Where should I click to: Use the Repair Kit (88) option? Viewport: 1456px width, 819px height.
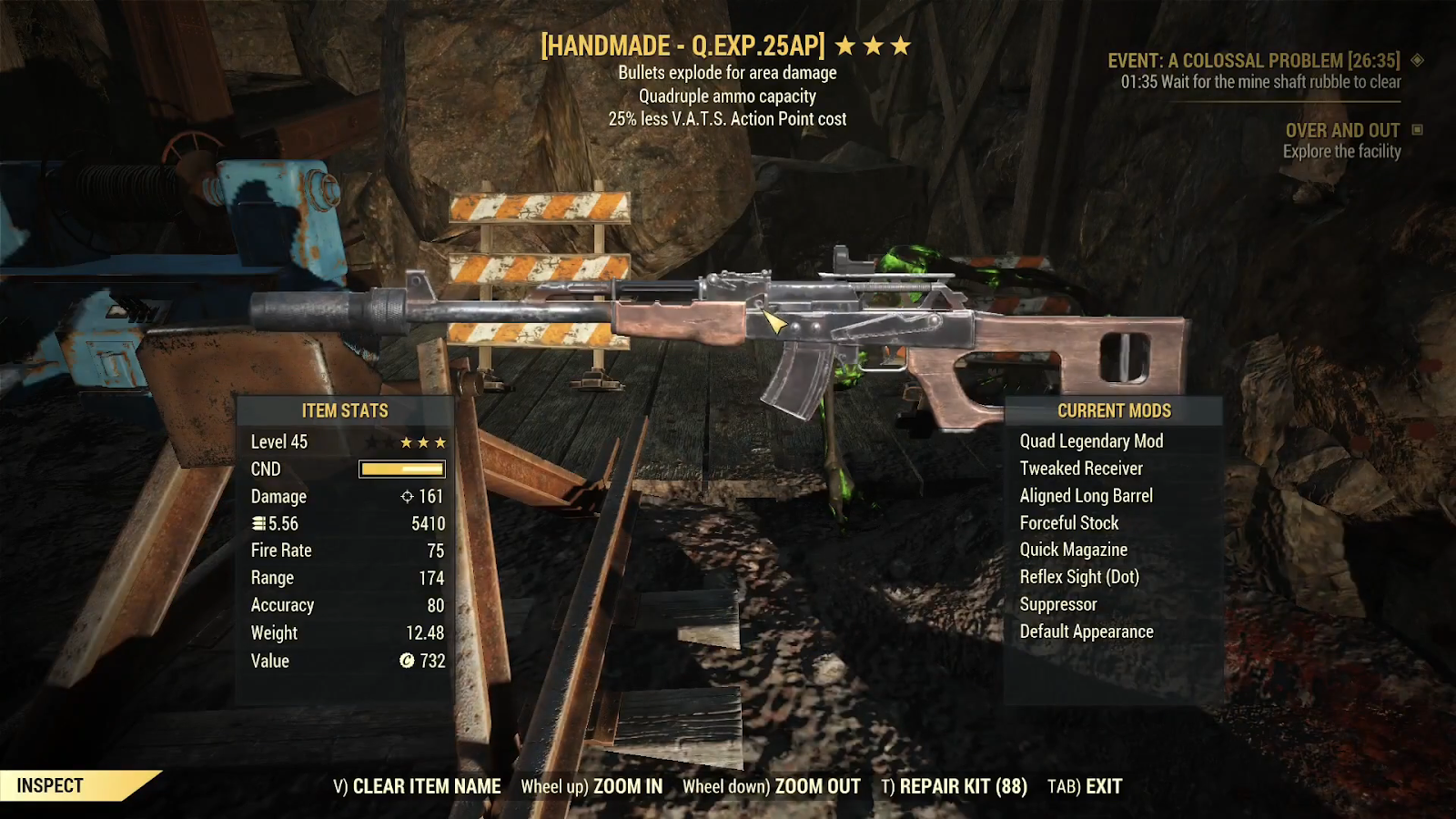pos(954,786)
